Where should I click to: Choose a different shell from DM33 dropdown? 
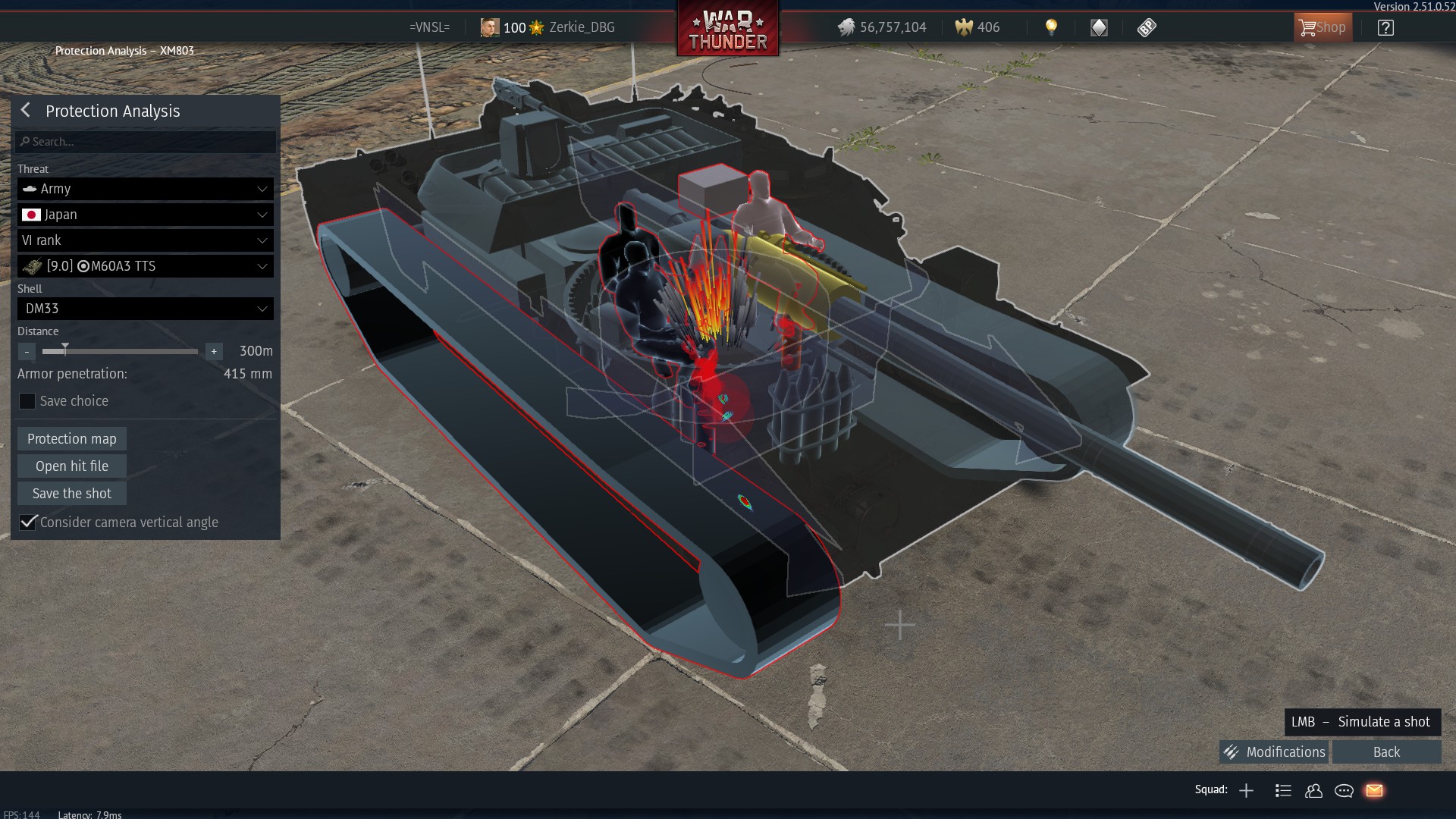click(x=146, y=309)
